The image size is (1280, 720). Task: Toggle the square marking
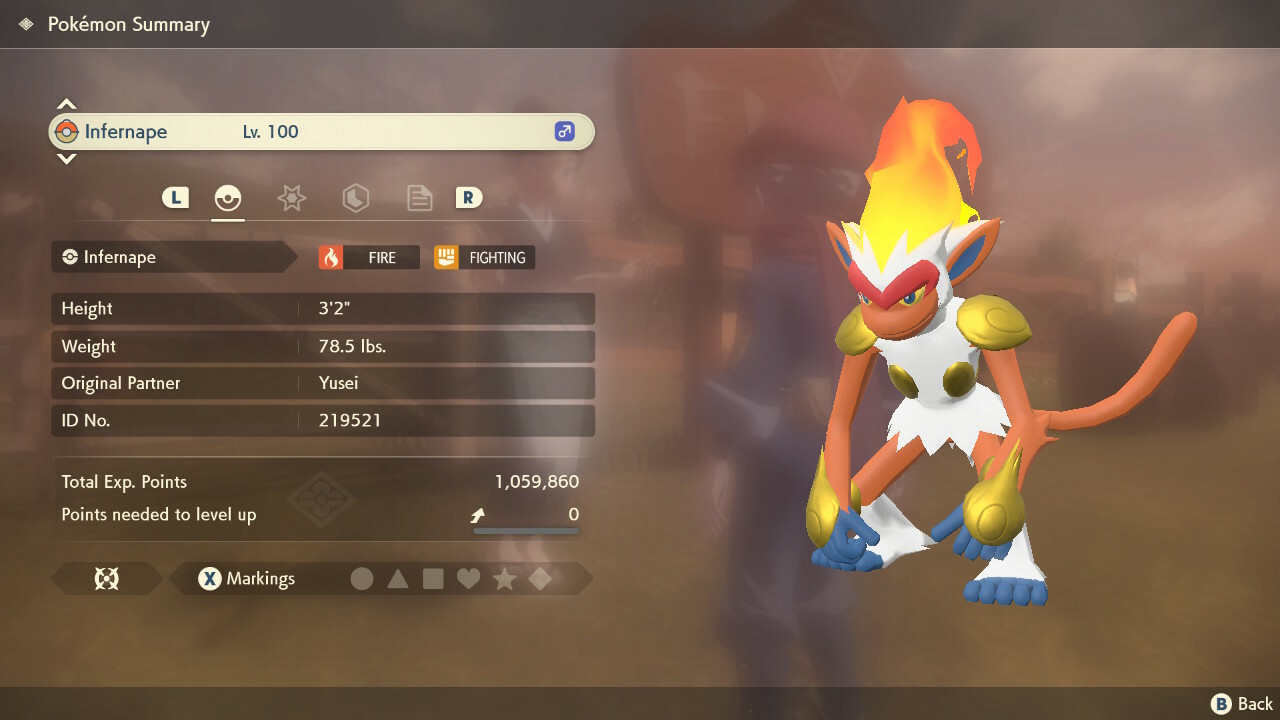[433, 579]
